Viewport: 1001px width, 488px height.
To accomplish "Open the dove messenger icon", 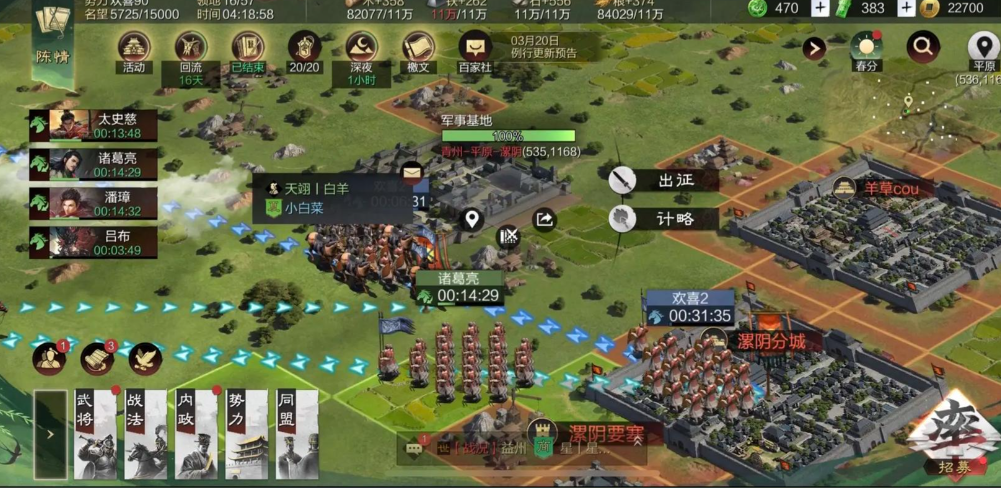I will click(145, 357).
